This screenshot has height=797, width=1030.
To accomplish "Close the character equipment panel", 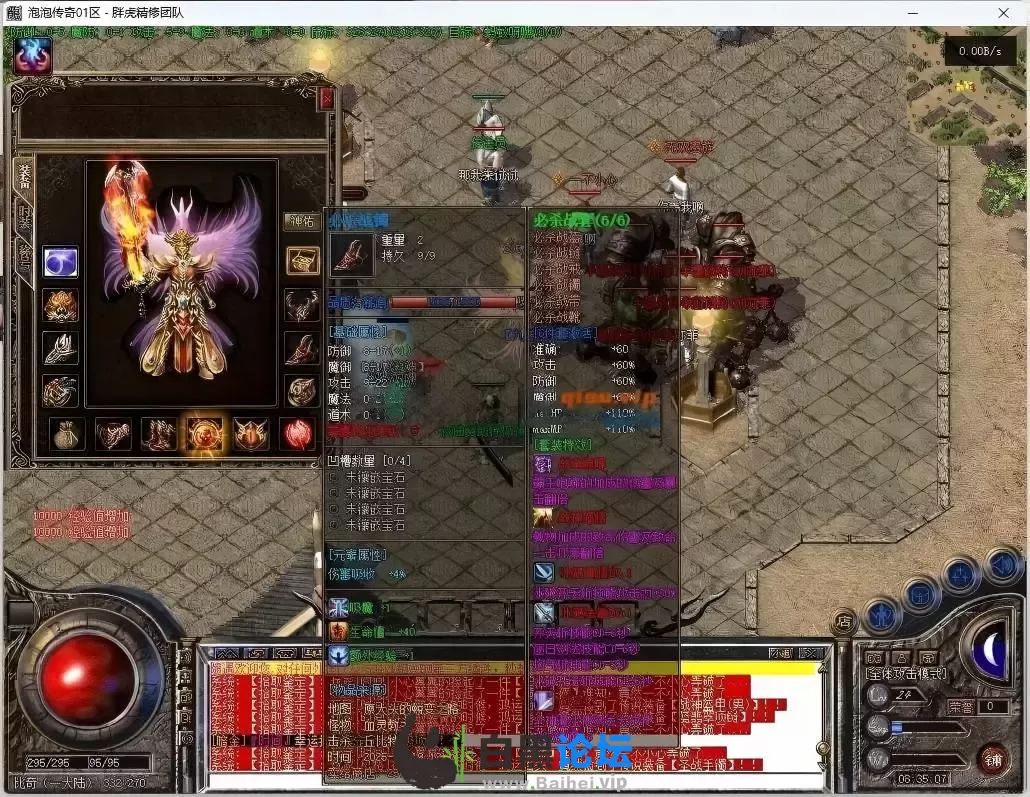I will 326,99.
